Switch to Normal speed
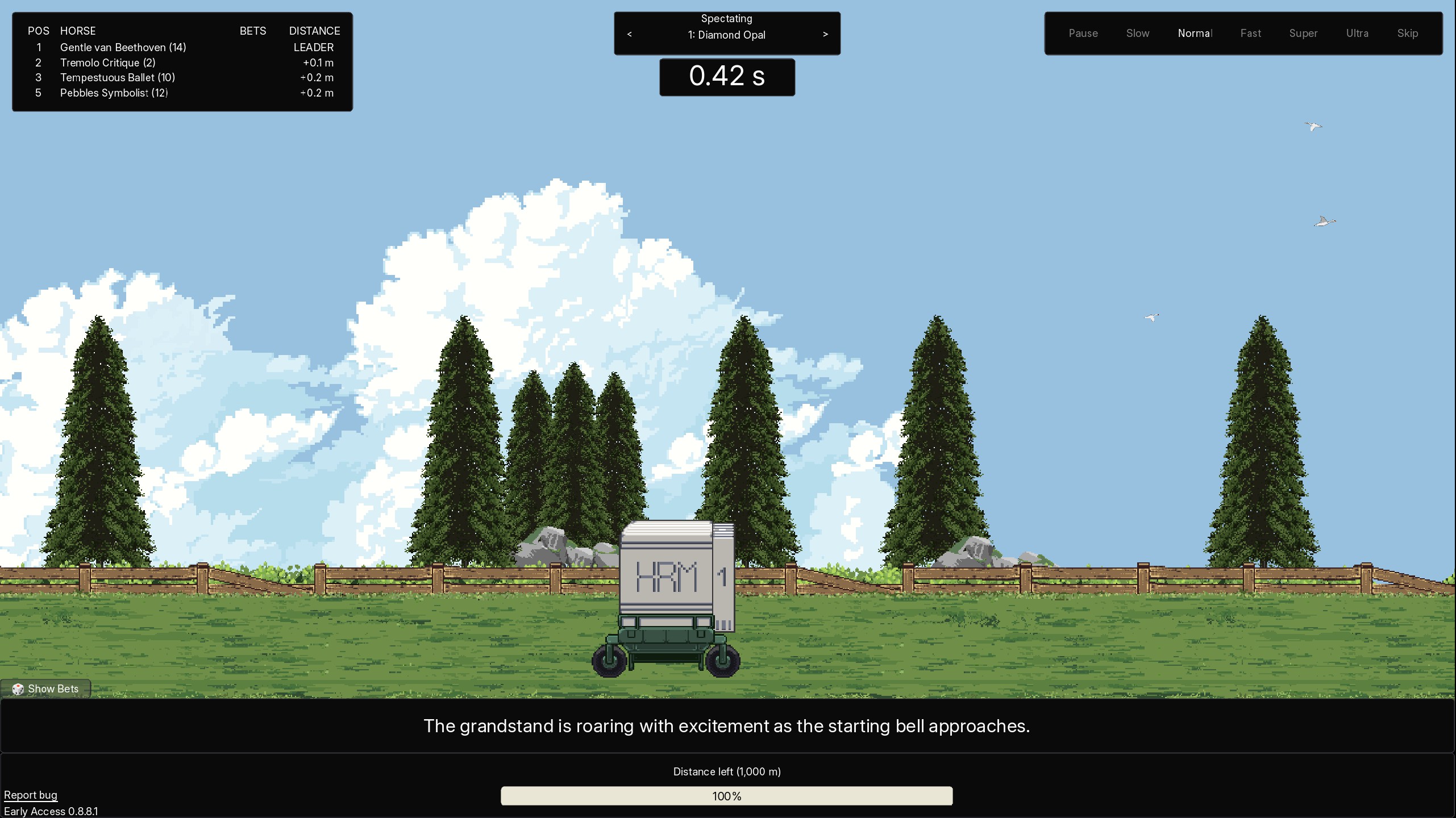 [x=1195, y=34]
